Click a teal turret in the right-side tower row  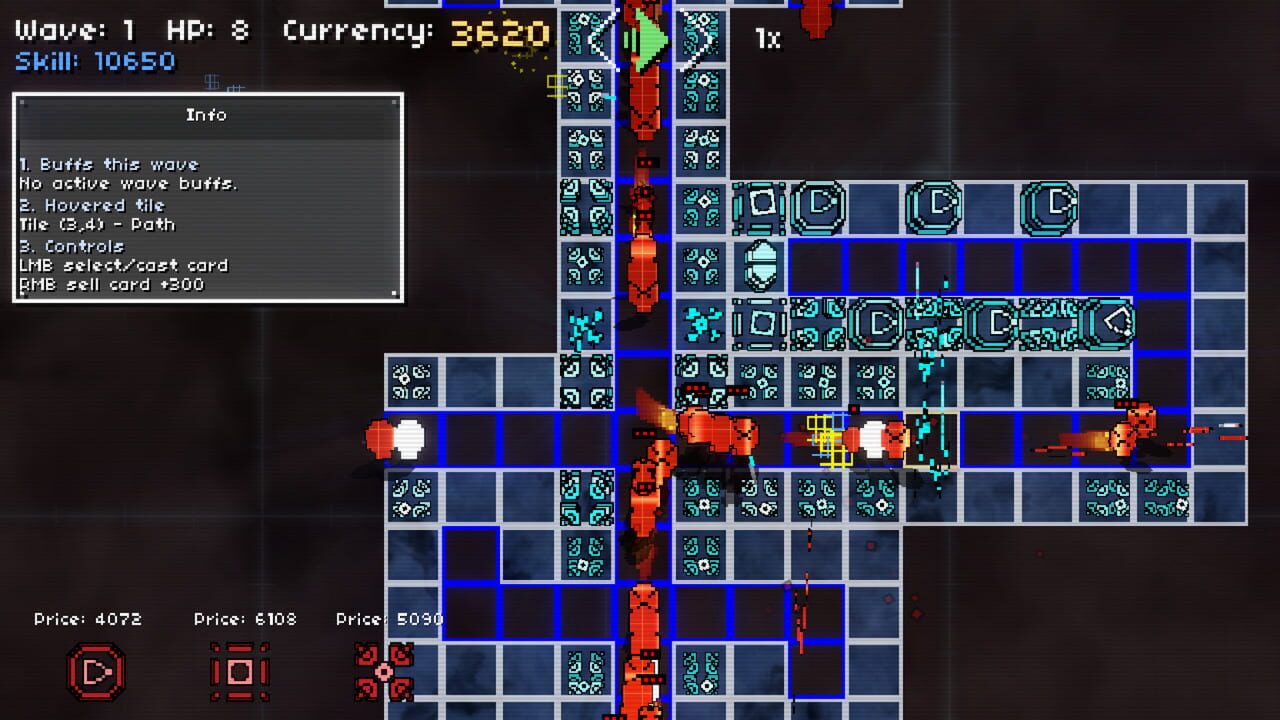pos(995,323)
